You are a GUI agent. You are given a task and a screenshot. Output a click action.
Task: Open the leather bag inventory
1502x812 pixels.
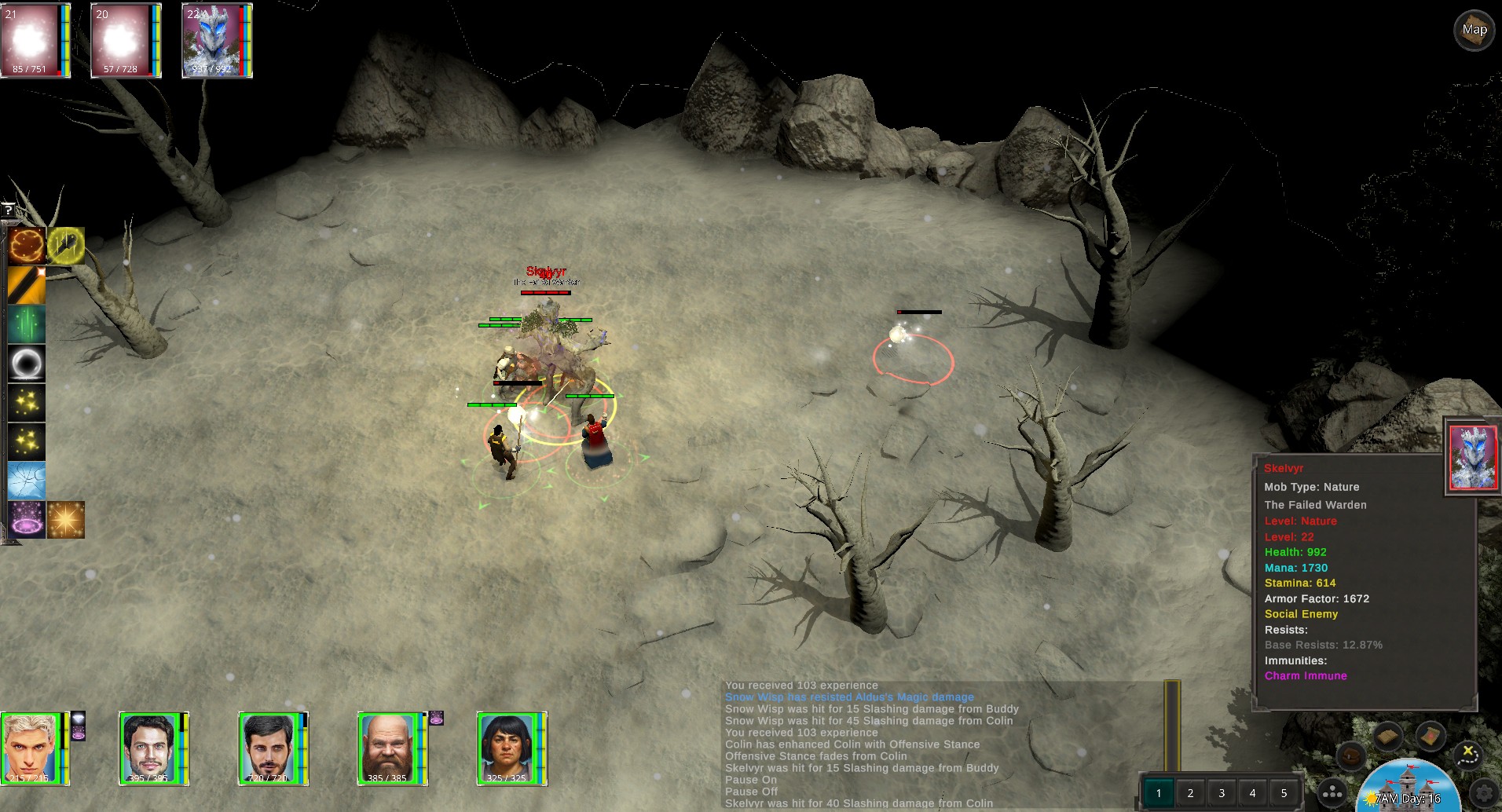(1351, 756)
